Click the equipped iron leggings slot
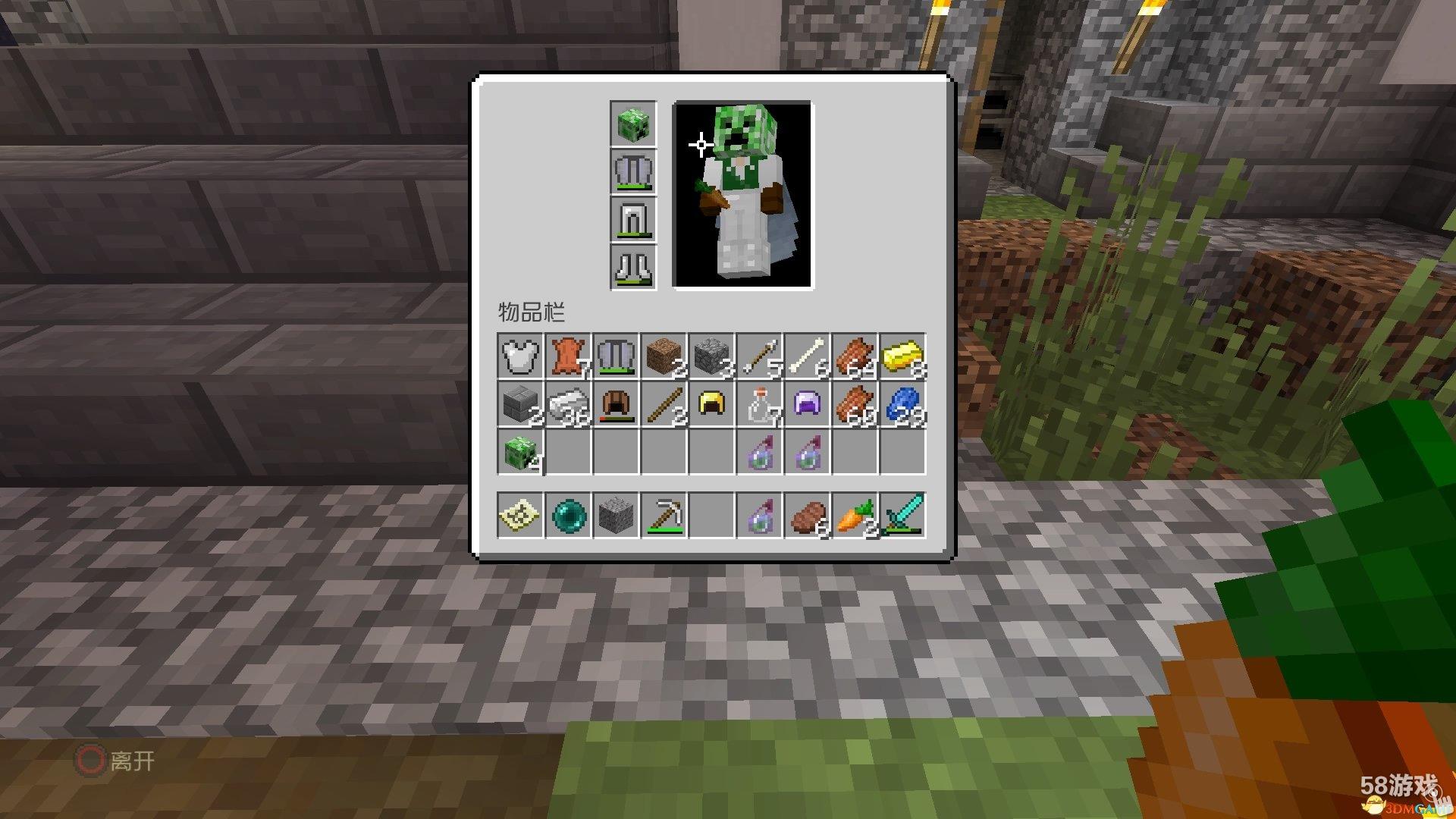This screenshot has width=1456, height=819. 633,220
